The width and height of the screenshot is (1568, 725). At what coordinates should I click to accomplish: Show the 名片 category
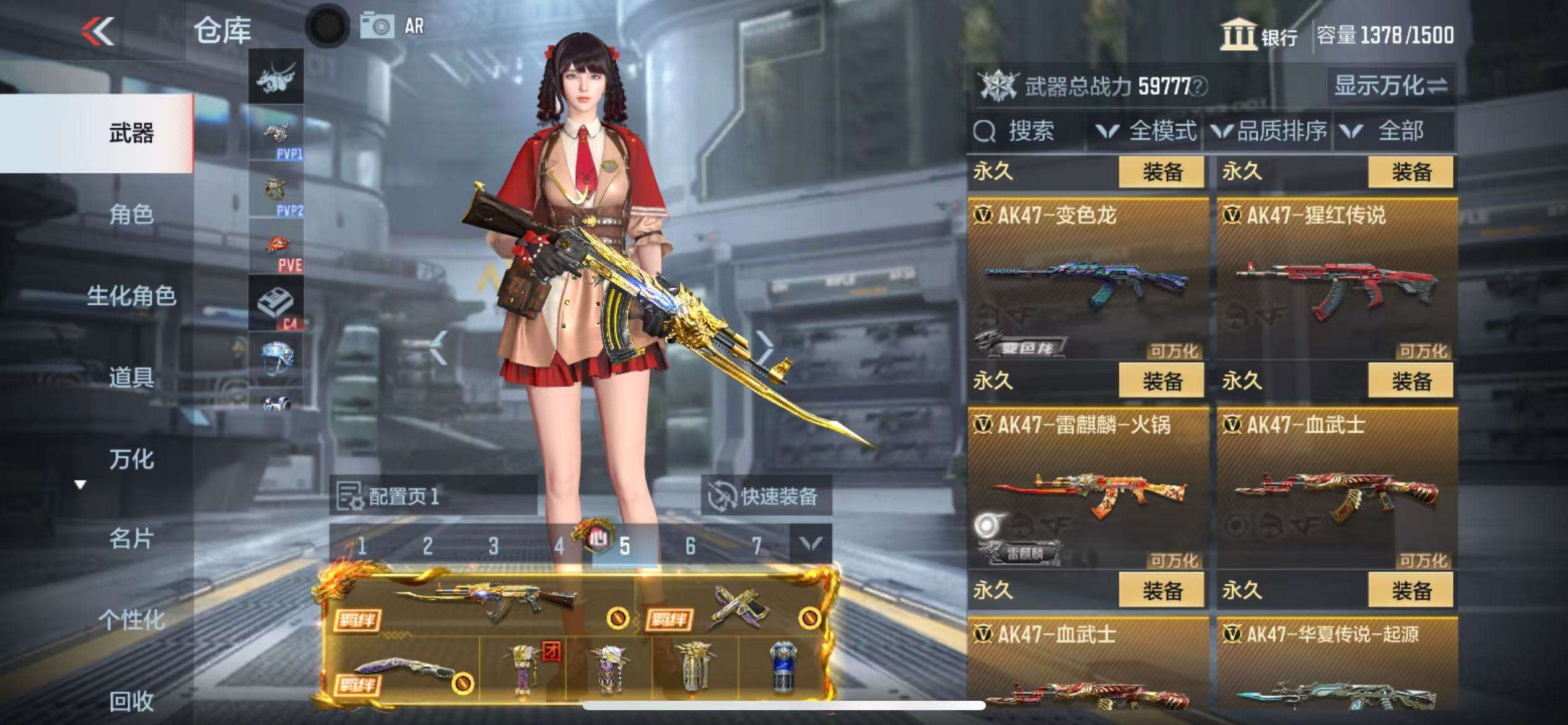(x=131, y=538)
